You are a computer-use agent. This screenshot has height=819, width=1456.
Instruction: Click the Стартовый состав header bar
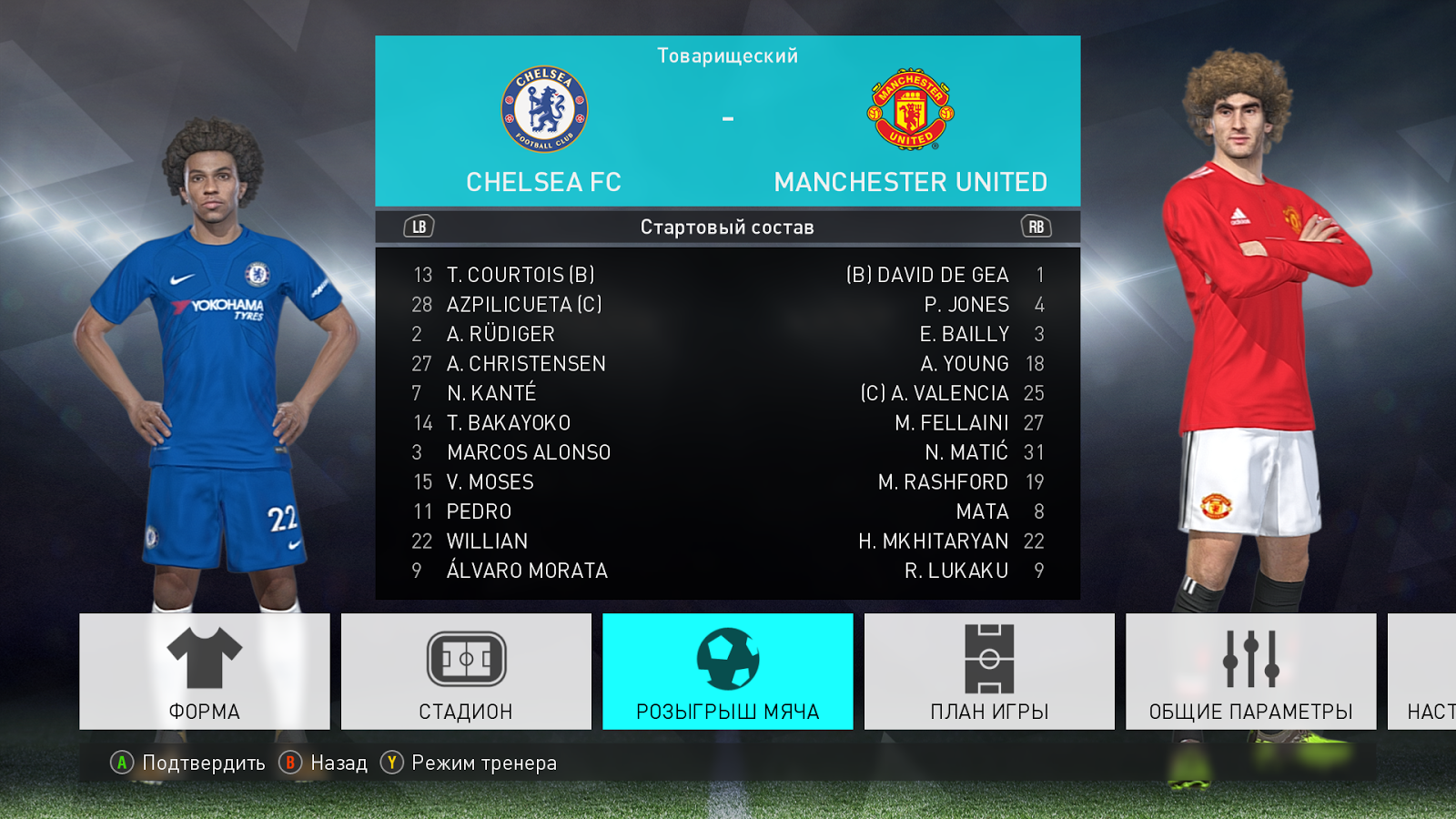[727, 227]
